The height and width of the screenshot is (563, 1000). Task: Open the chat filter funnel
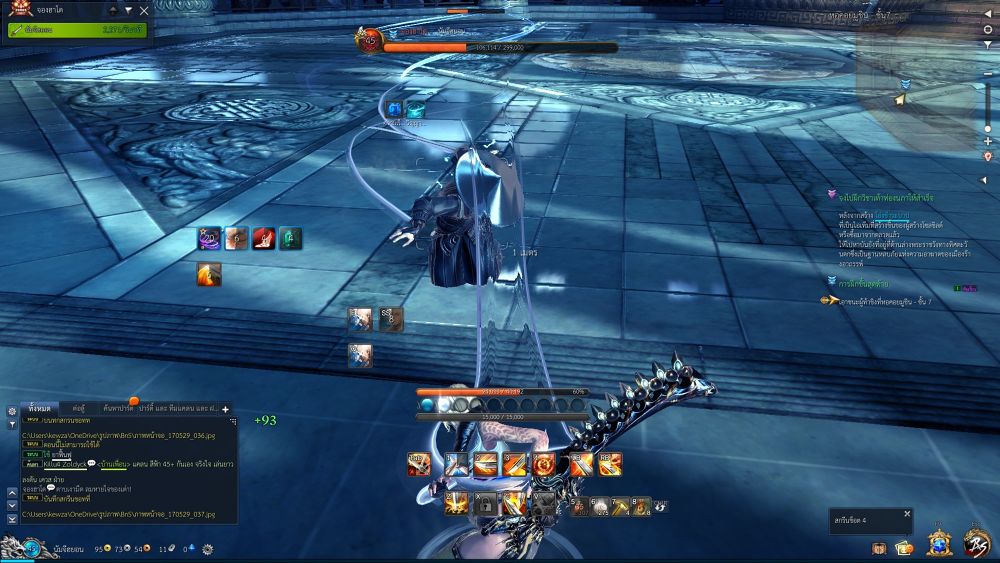(x=11, y=424)
